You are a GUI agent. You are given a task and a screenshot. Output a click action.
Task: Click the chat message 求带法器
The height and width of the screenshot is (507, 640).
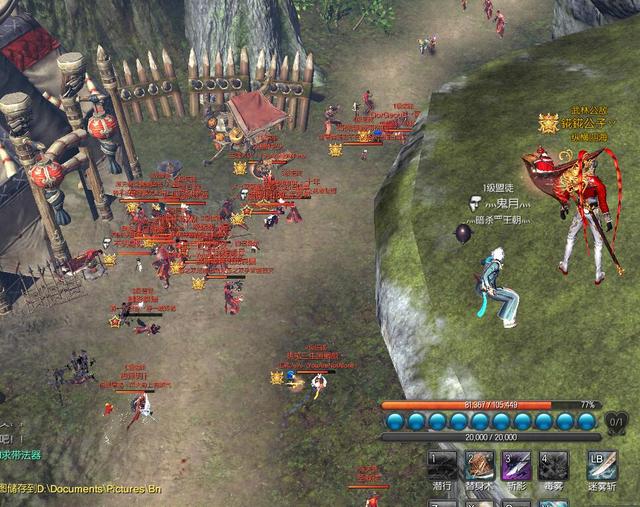(21, 455)
